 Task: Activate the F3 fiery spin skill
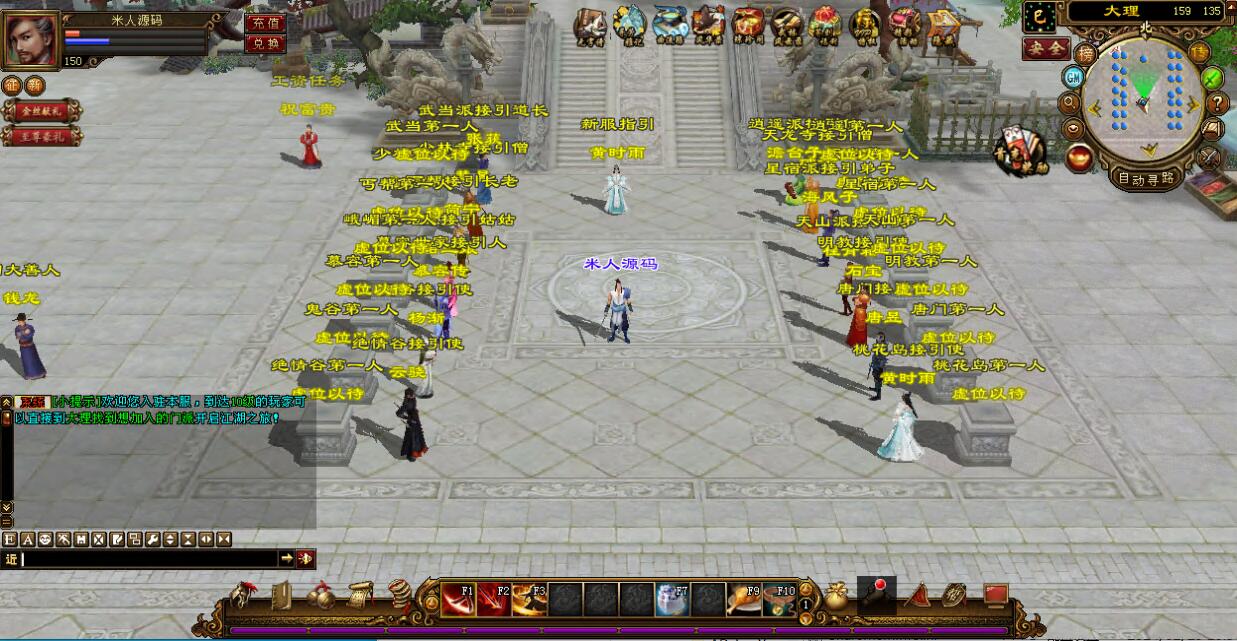point(529,599)
